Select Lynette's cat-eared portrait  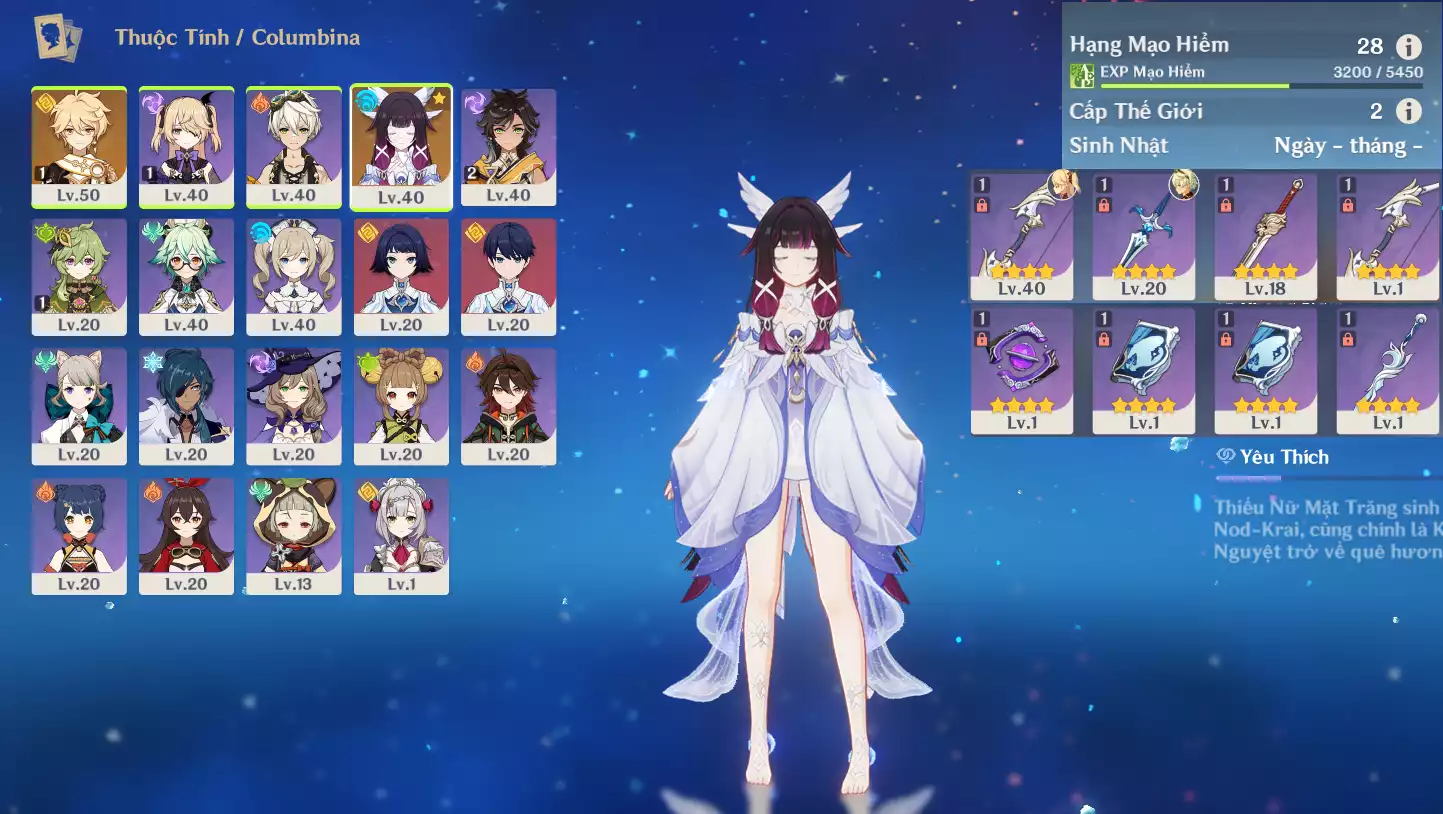(x=79, y=406)
